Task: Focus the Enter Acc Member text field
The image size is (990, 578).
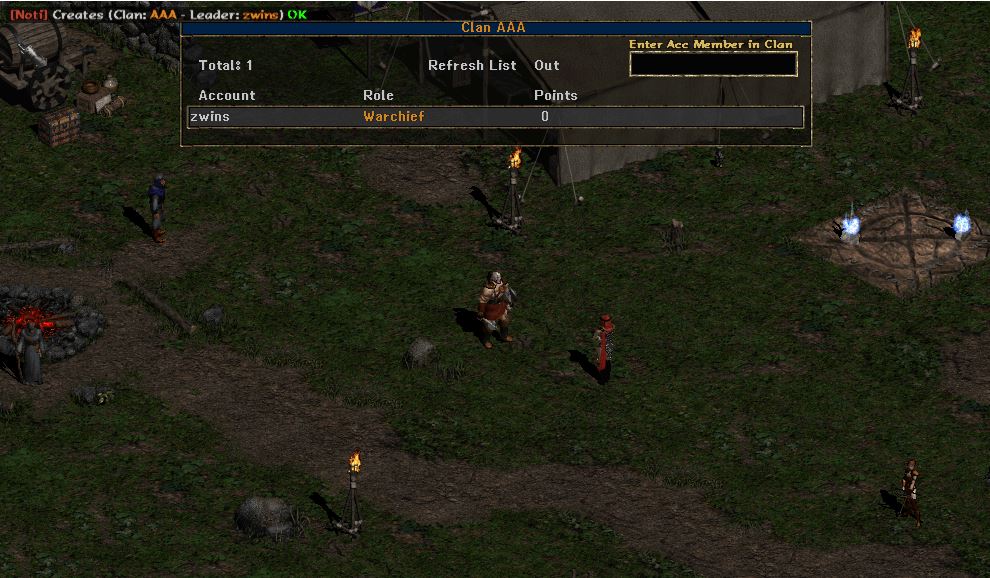Action: (x=713, y=64)
